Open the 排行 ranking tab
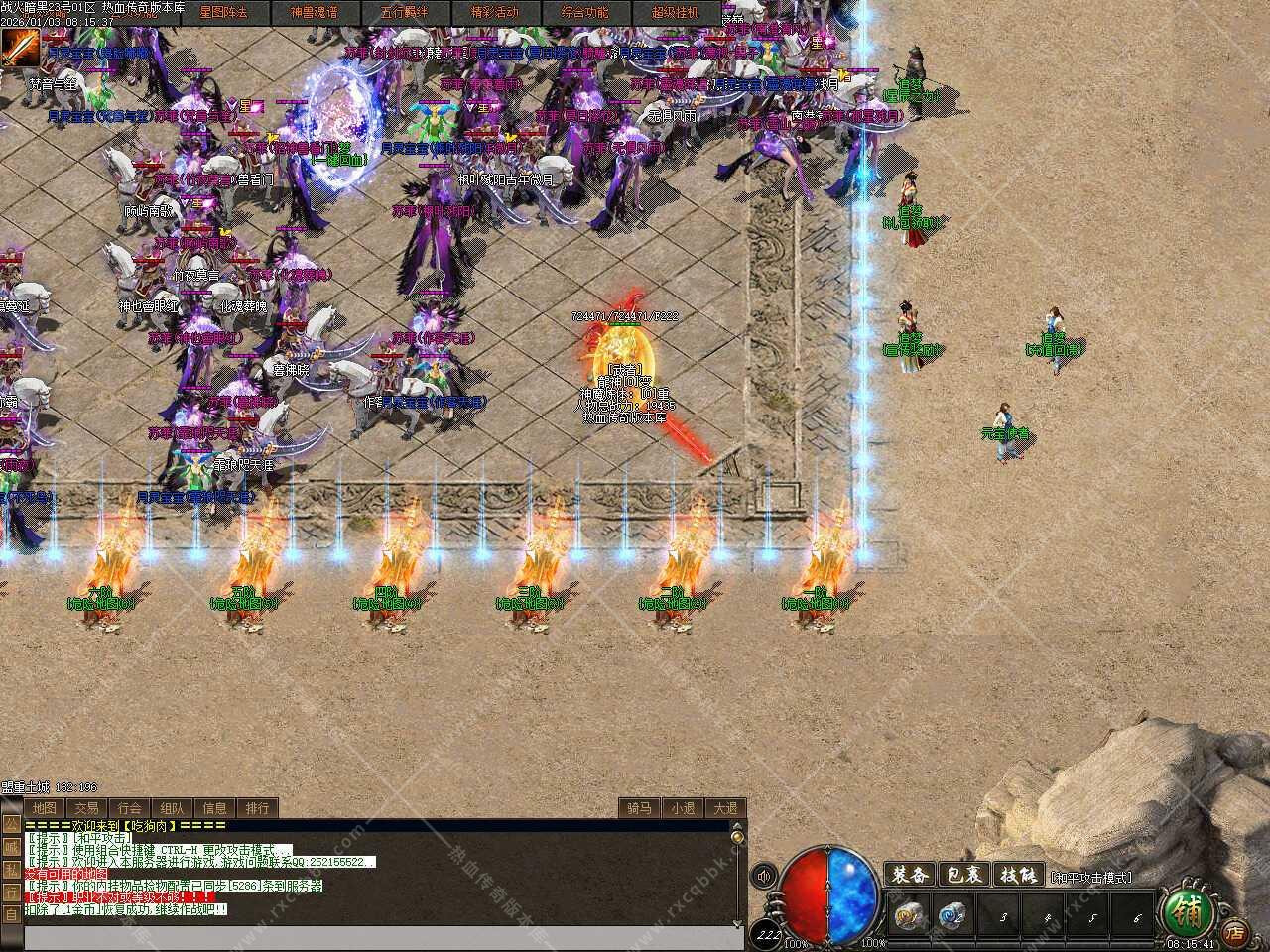This screenshot has height=952, width=1270. (x=257, y=808)
